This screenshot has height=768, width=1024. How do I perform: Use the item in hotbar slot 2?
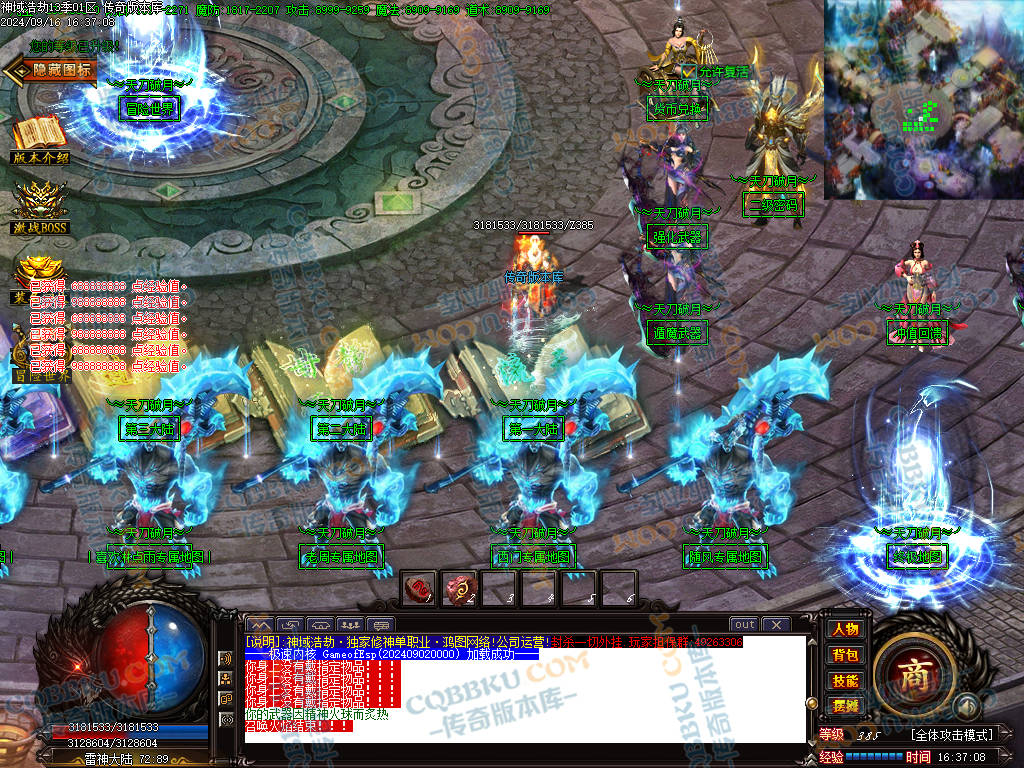point(459,587)
